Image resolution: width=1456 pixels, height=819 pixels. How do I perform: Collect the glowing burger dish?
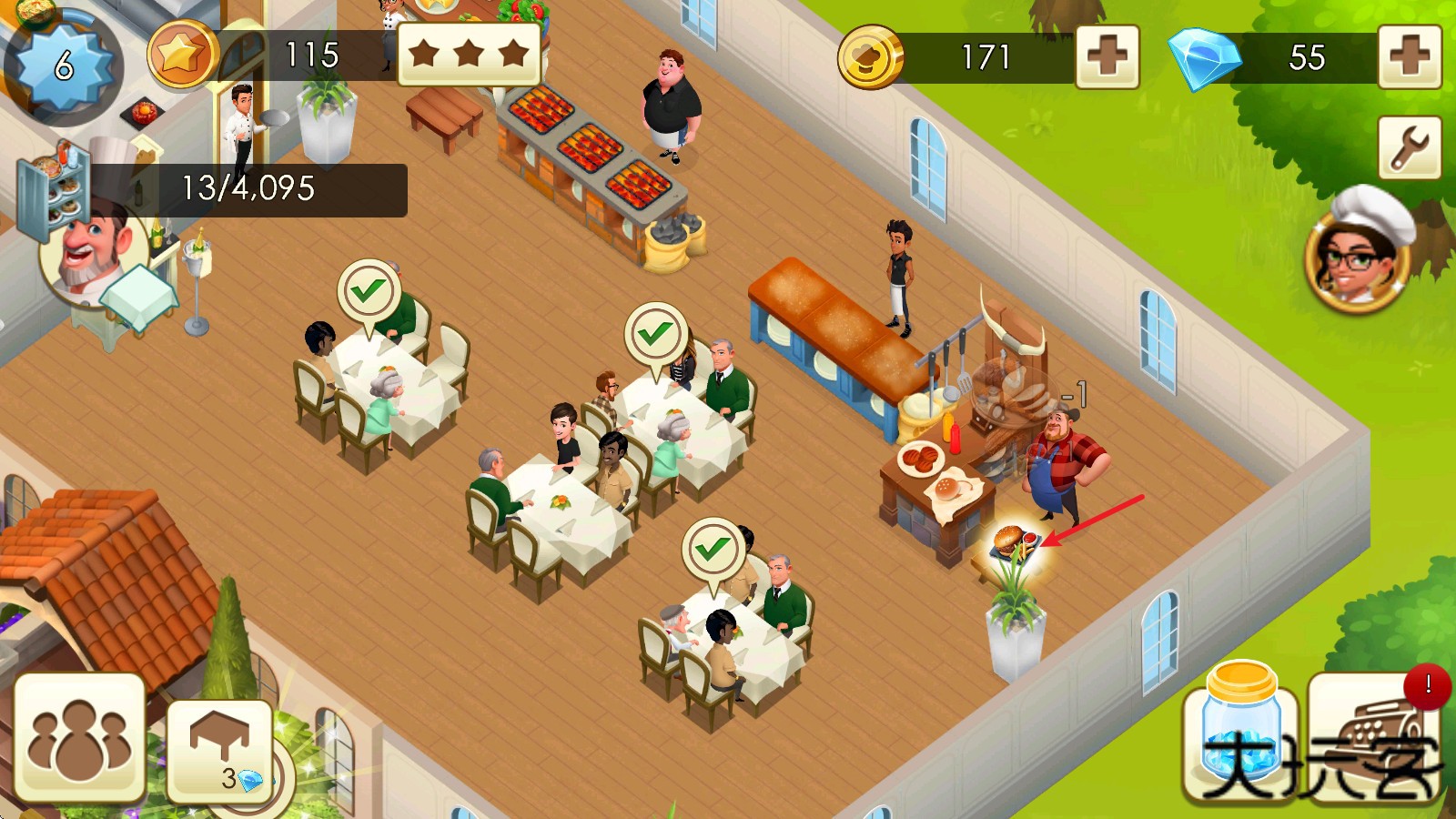pos(1012,543)
